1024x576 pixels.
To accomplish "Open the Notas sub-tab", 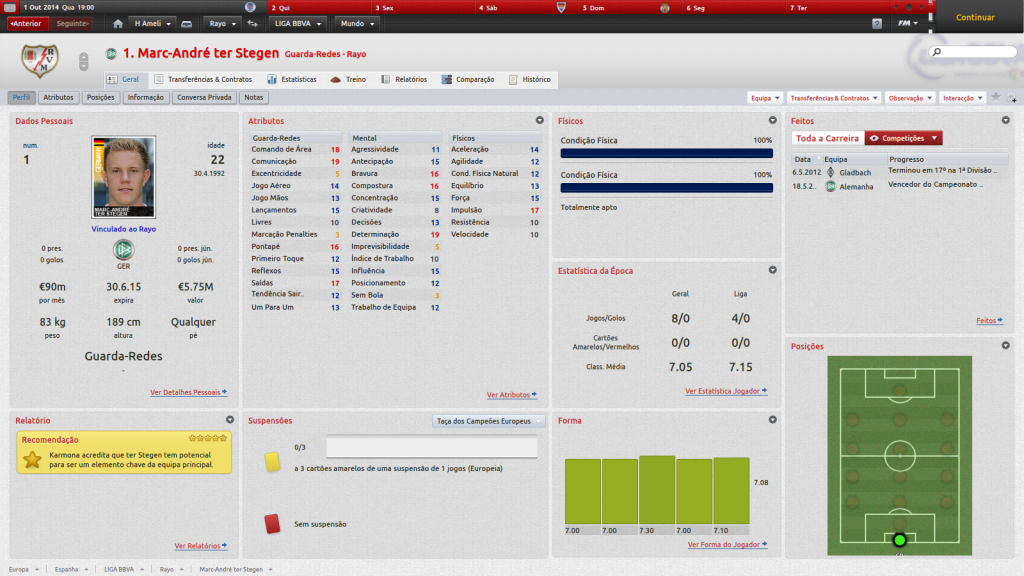I will pyautogui.click(x=254, y=98).
